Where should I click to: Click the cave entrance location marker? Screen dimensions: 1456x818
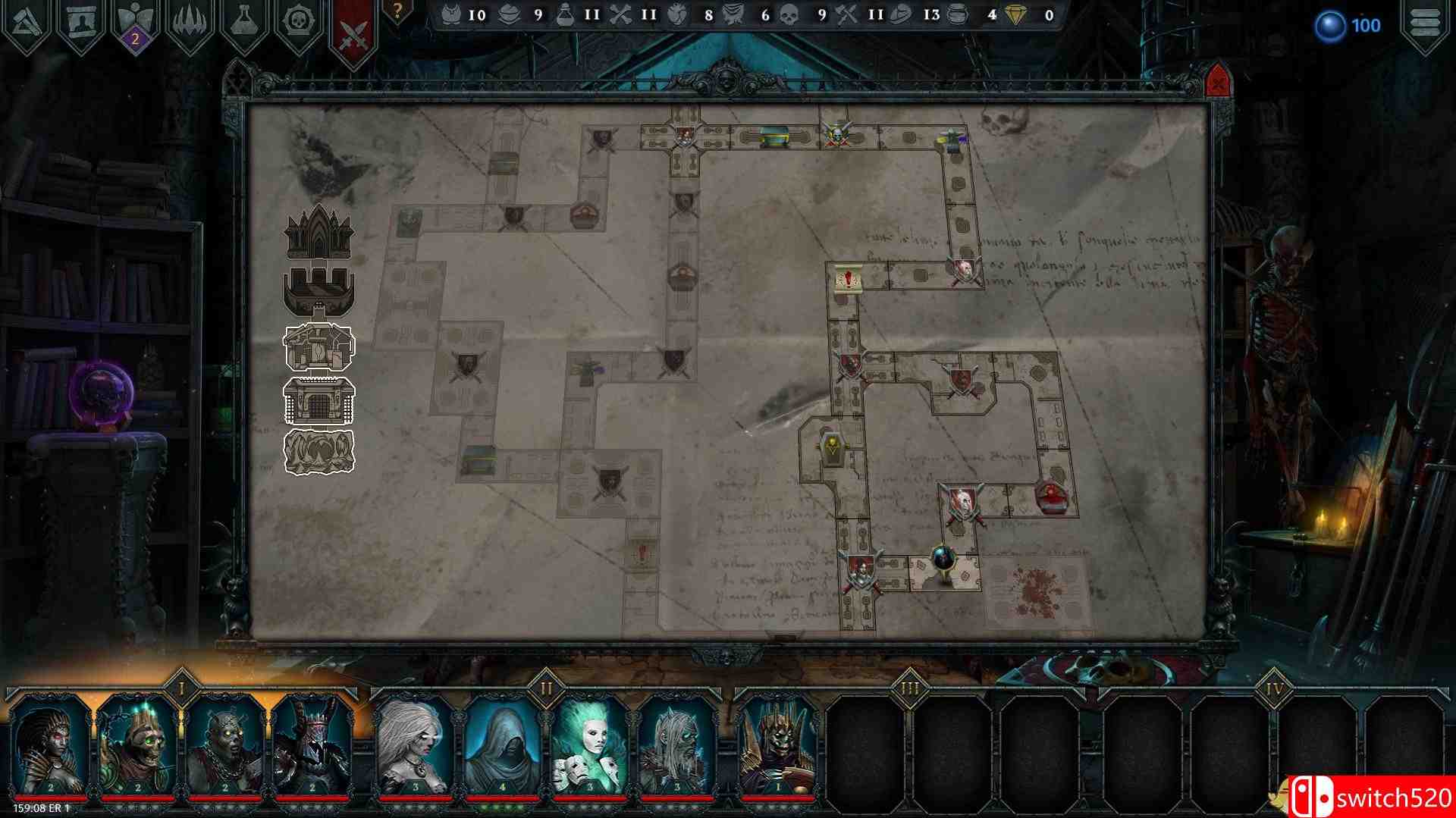pos(318,451)
